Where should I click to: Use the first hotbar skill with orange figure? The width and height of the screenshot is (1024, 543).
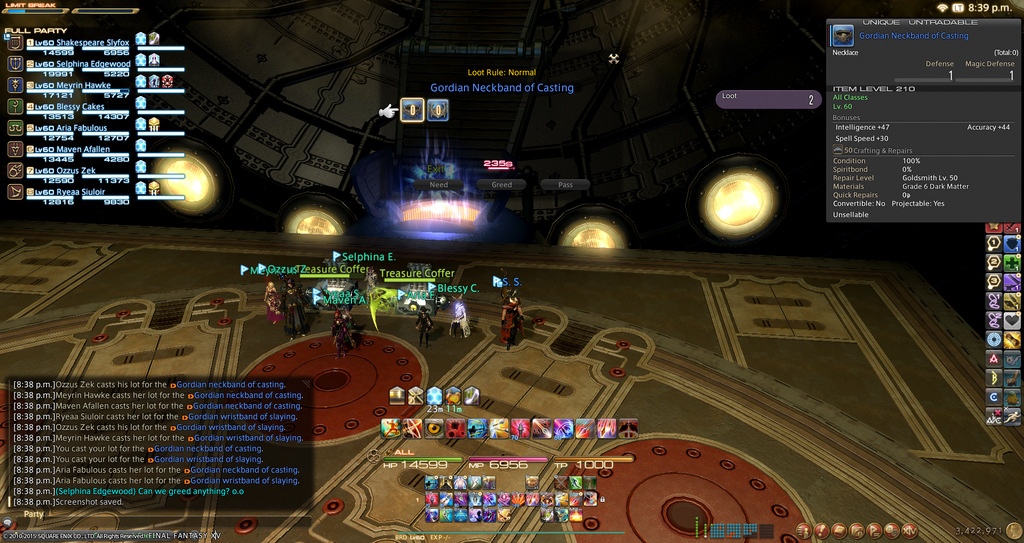click(390, 429)
